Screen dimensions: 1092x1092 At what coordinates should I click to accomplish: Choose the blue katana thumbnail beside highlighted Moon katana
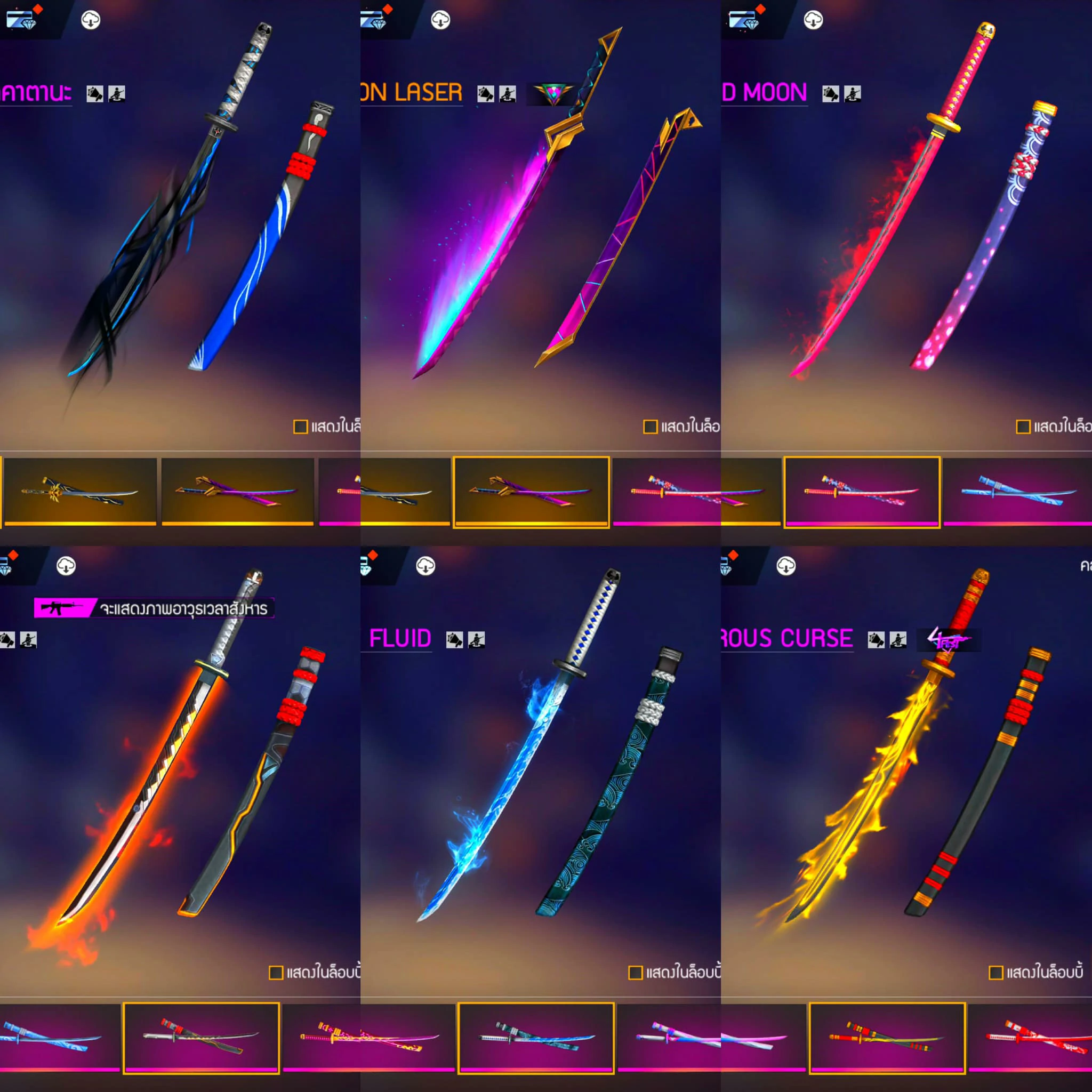click(1017, 491)
